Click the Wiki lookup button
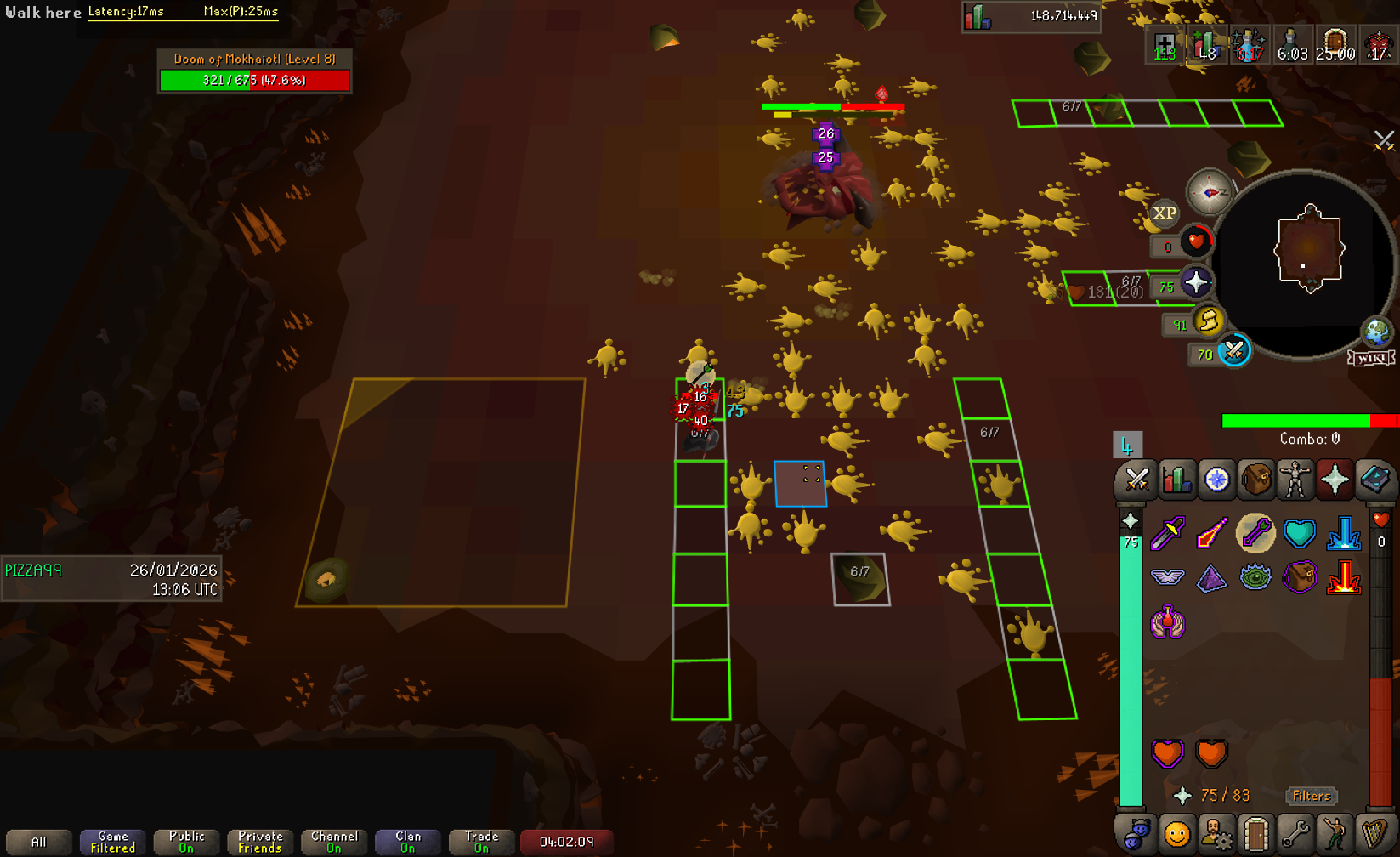Image resolution: width=1400 pixels, height=857 pixels. 1371,358
